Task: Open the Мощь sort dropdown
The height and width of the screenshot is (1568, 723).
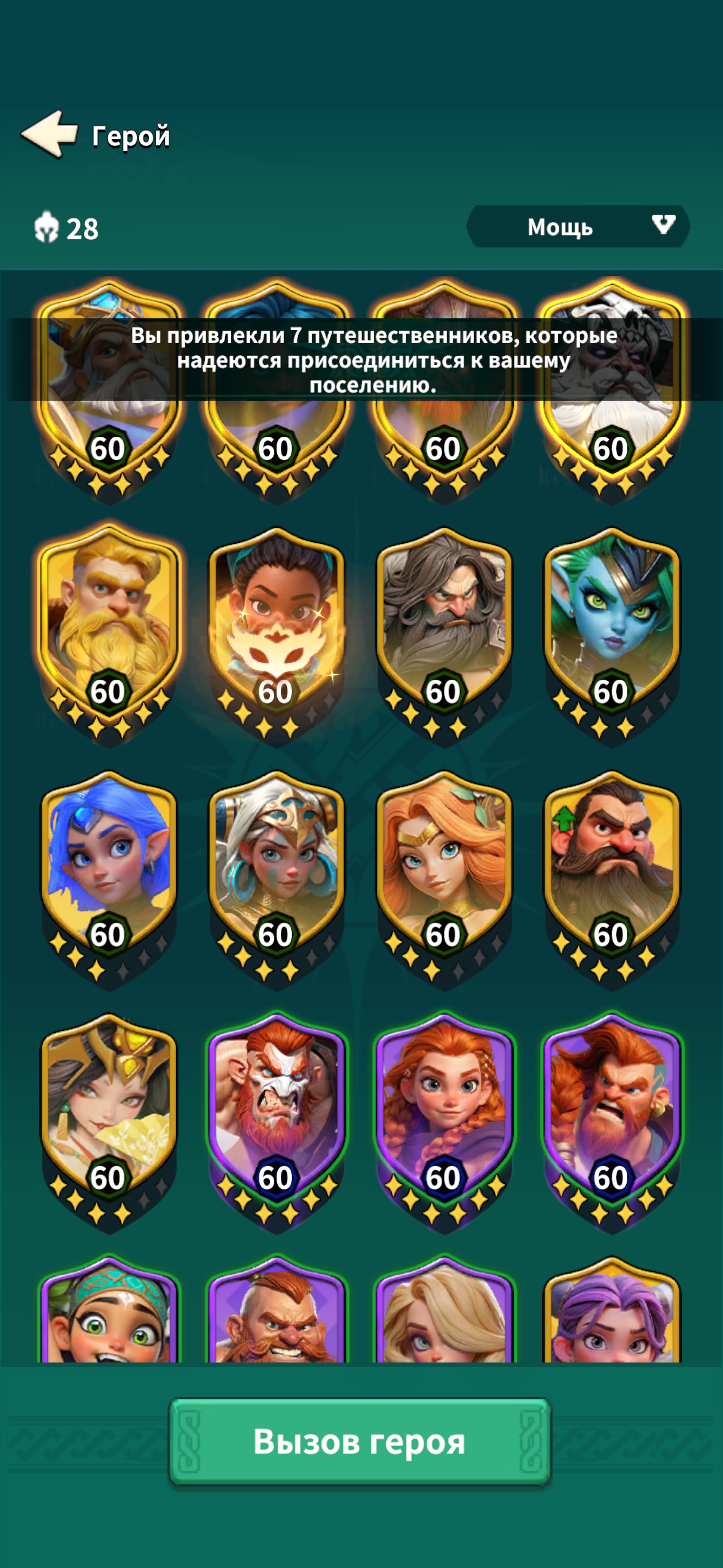Action: tap(578, 227)
